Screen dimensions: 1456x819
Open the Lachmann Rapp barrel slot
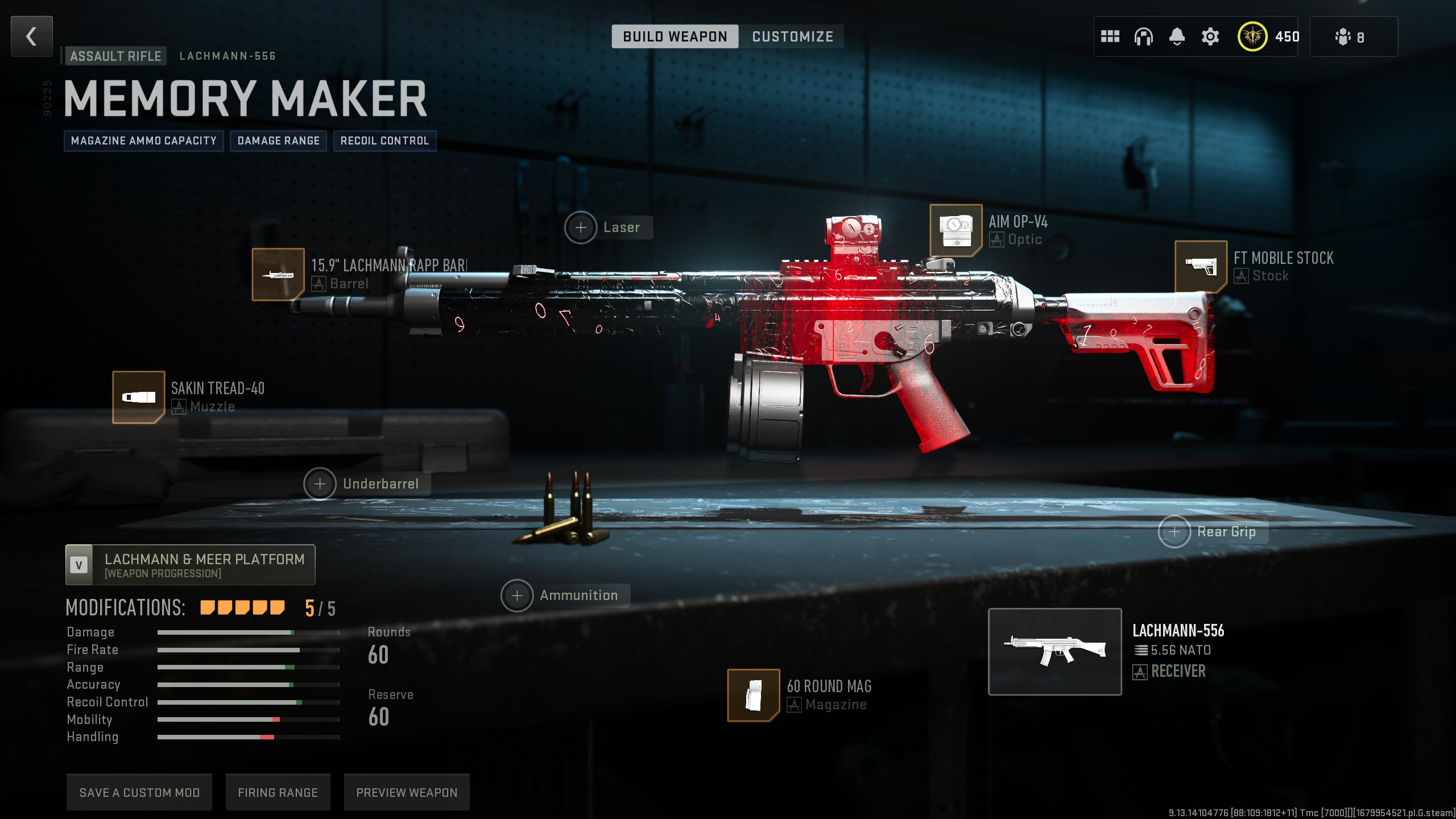[x=278, y=274]
